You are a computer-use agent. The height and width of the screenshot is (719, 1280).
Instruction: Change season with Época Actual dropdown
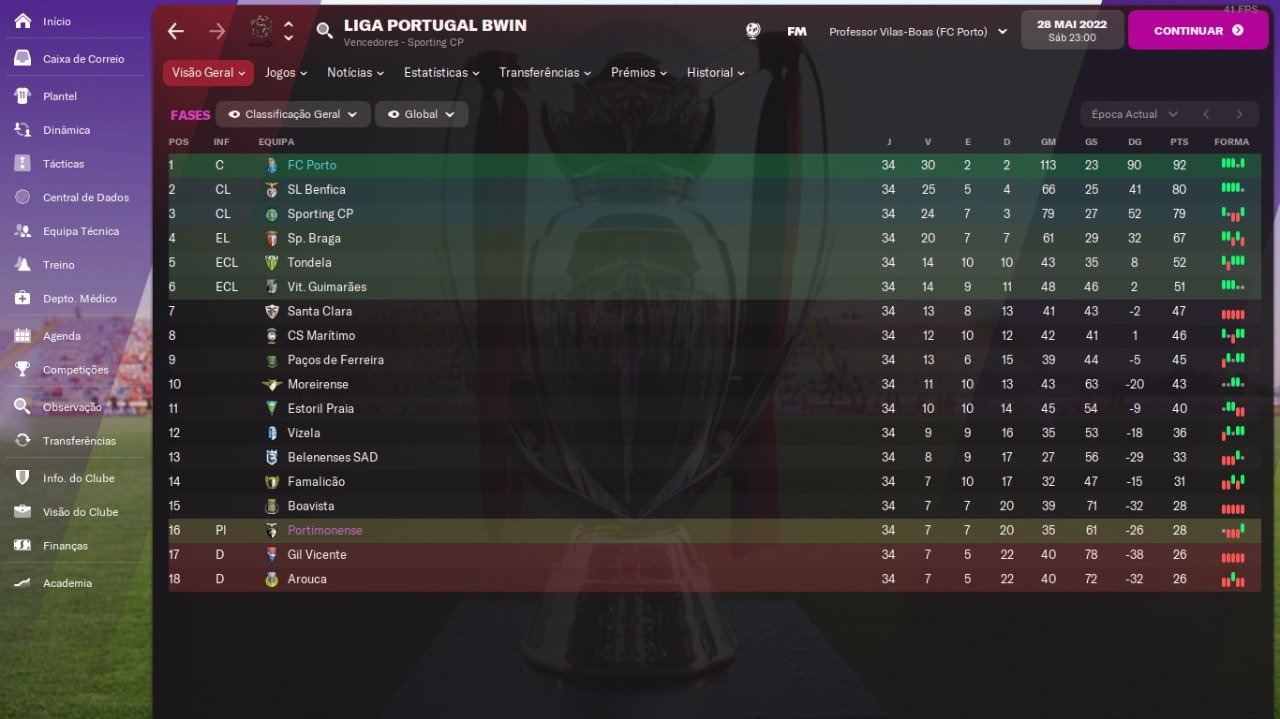tap(1134, 115)
